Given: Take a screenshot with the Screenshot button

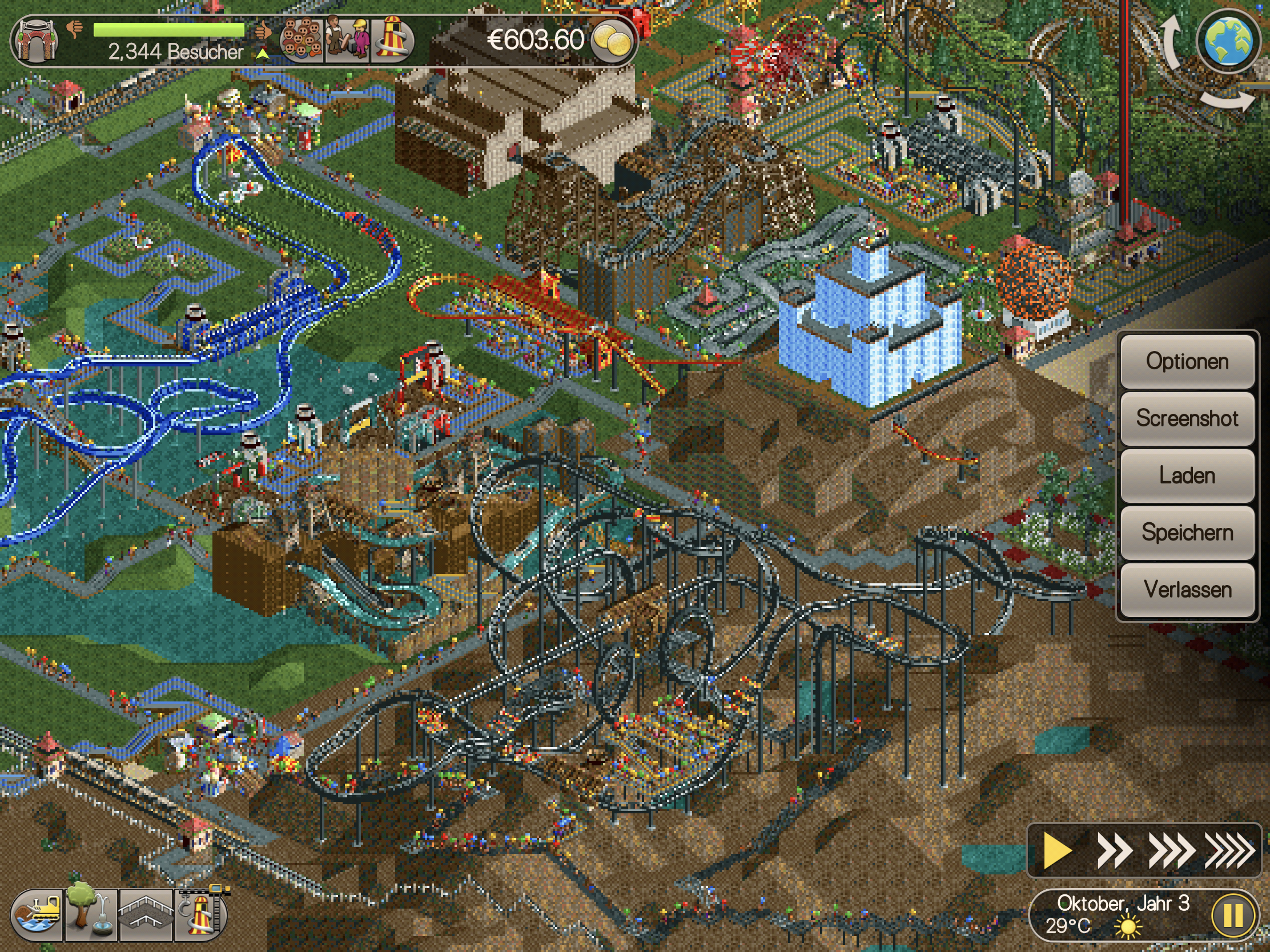Looking at the screenshot, I should [x=1187, y=419].
